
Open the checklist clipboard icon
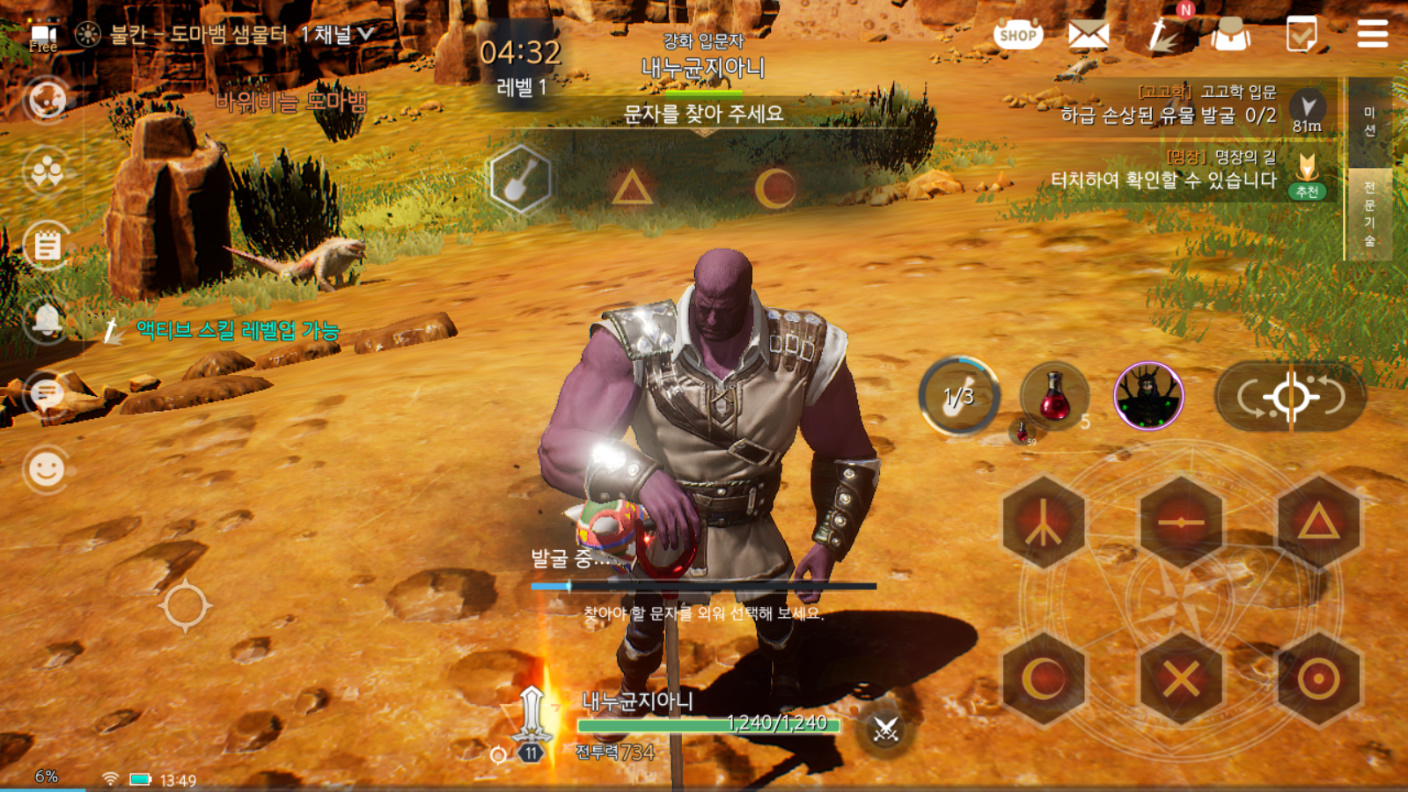pos(1302,35)
